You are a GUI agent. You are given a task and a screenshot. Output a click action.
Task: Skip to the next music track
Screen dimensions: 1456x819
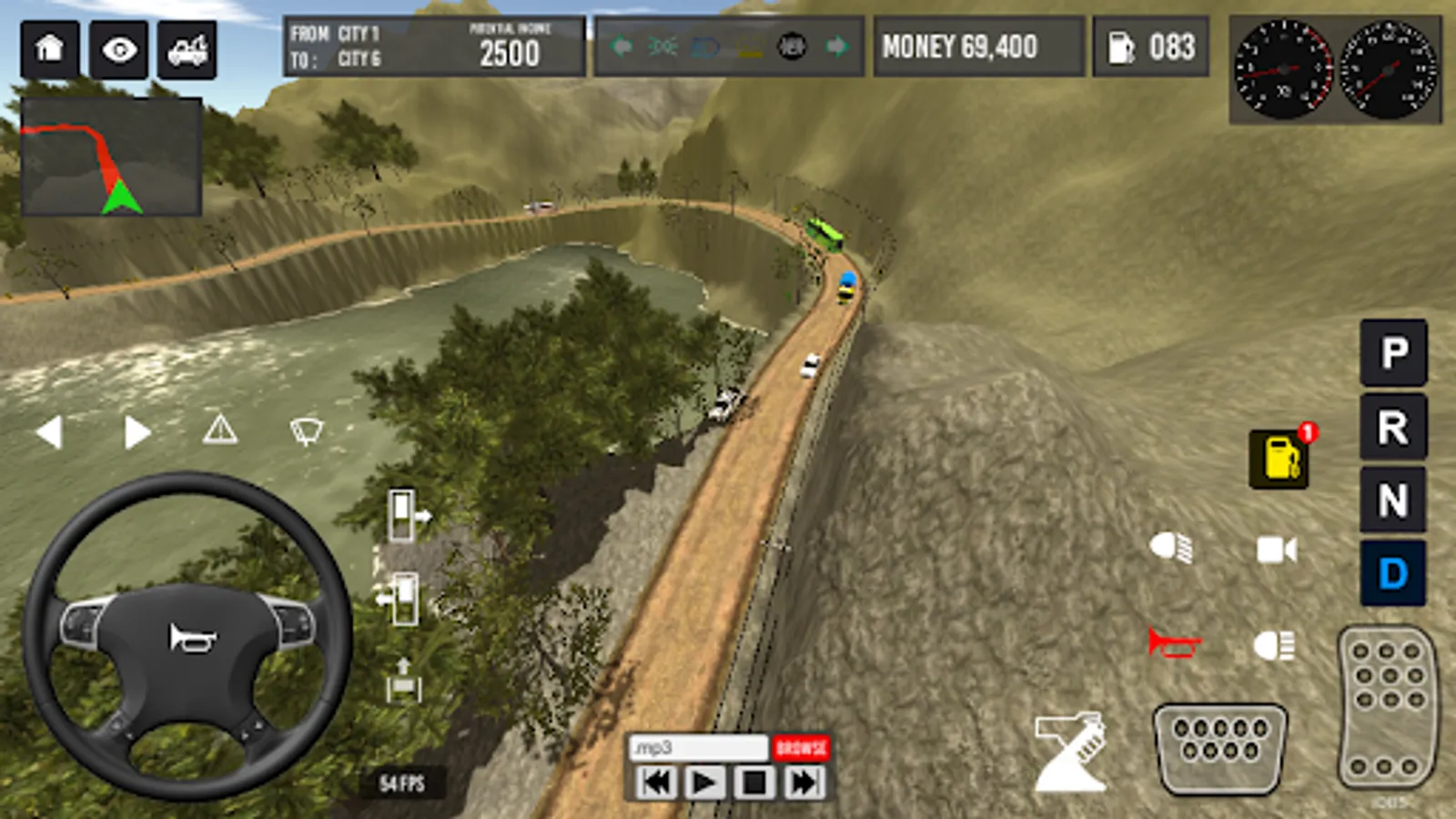pyautogui.click(x=803, y=783)
